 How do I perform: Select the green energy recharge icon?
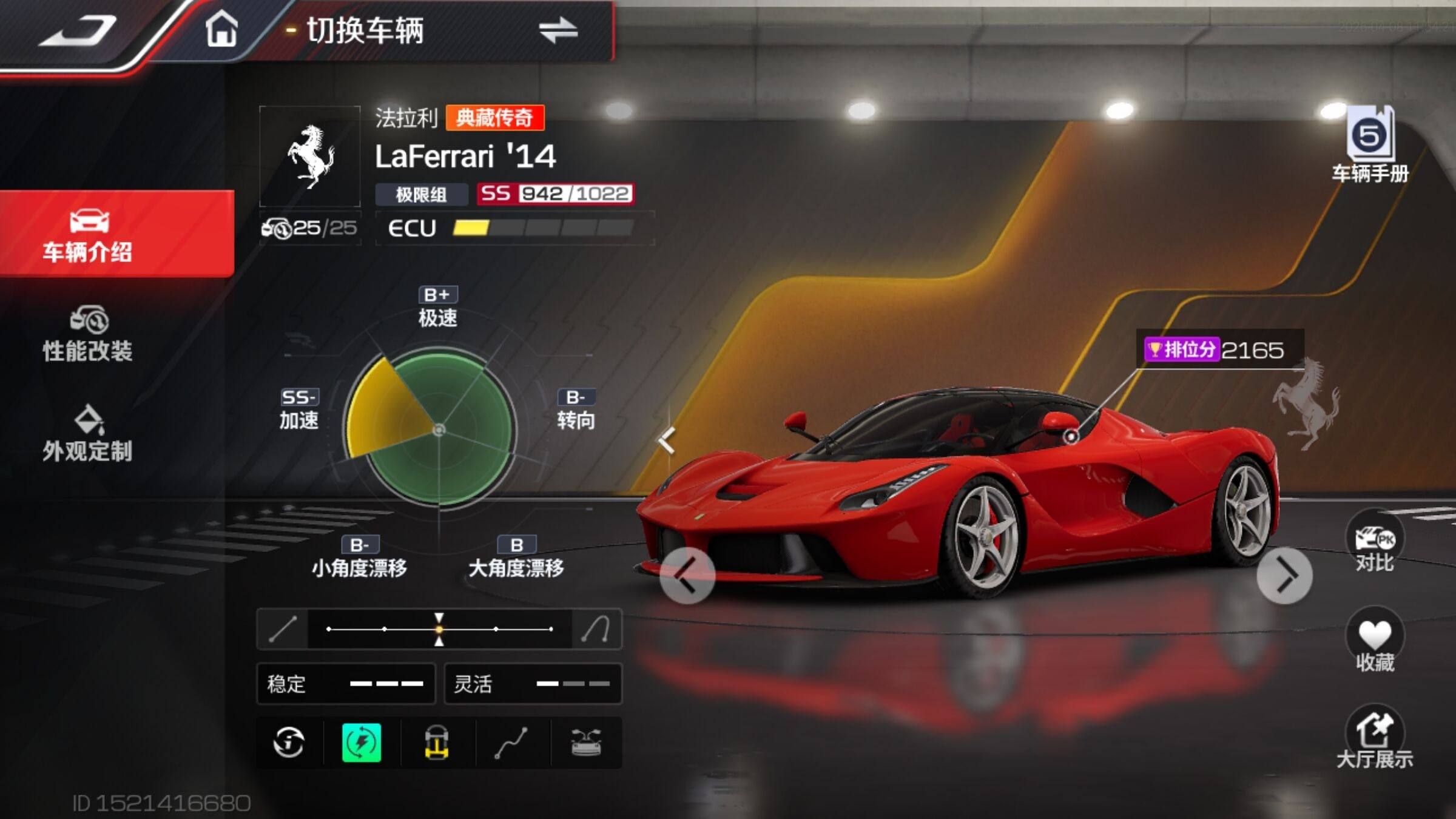click(362, 743)
